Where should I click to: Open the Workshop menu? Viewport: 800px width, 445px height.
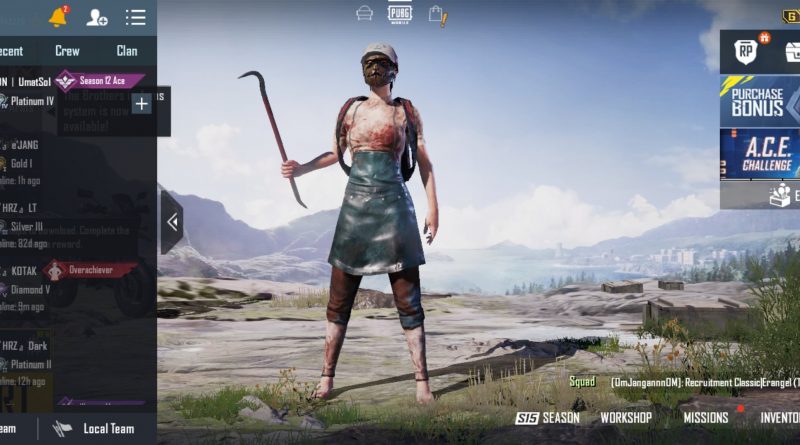click(626, 418)
